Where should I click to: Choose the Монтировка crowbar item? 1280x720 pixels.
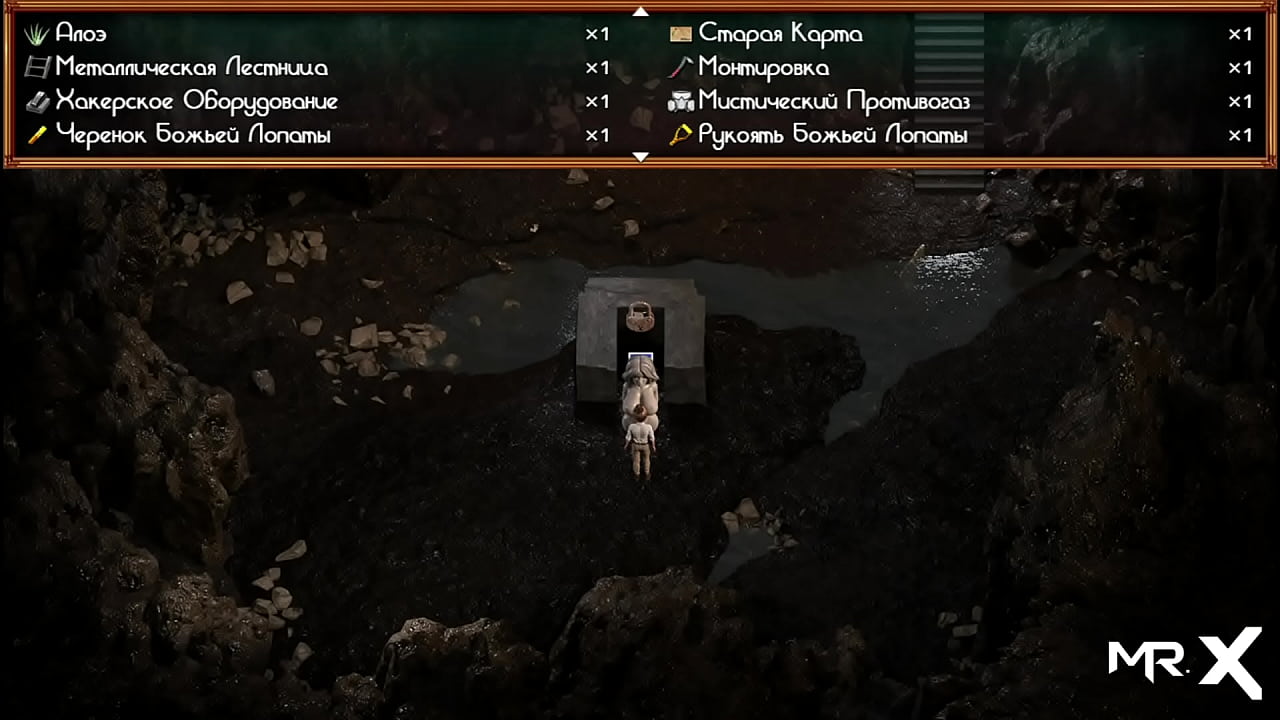click(x=763, y=68)
